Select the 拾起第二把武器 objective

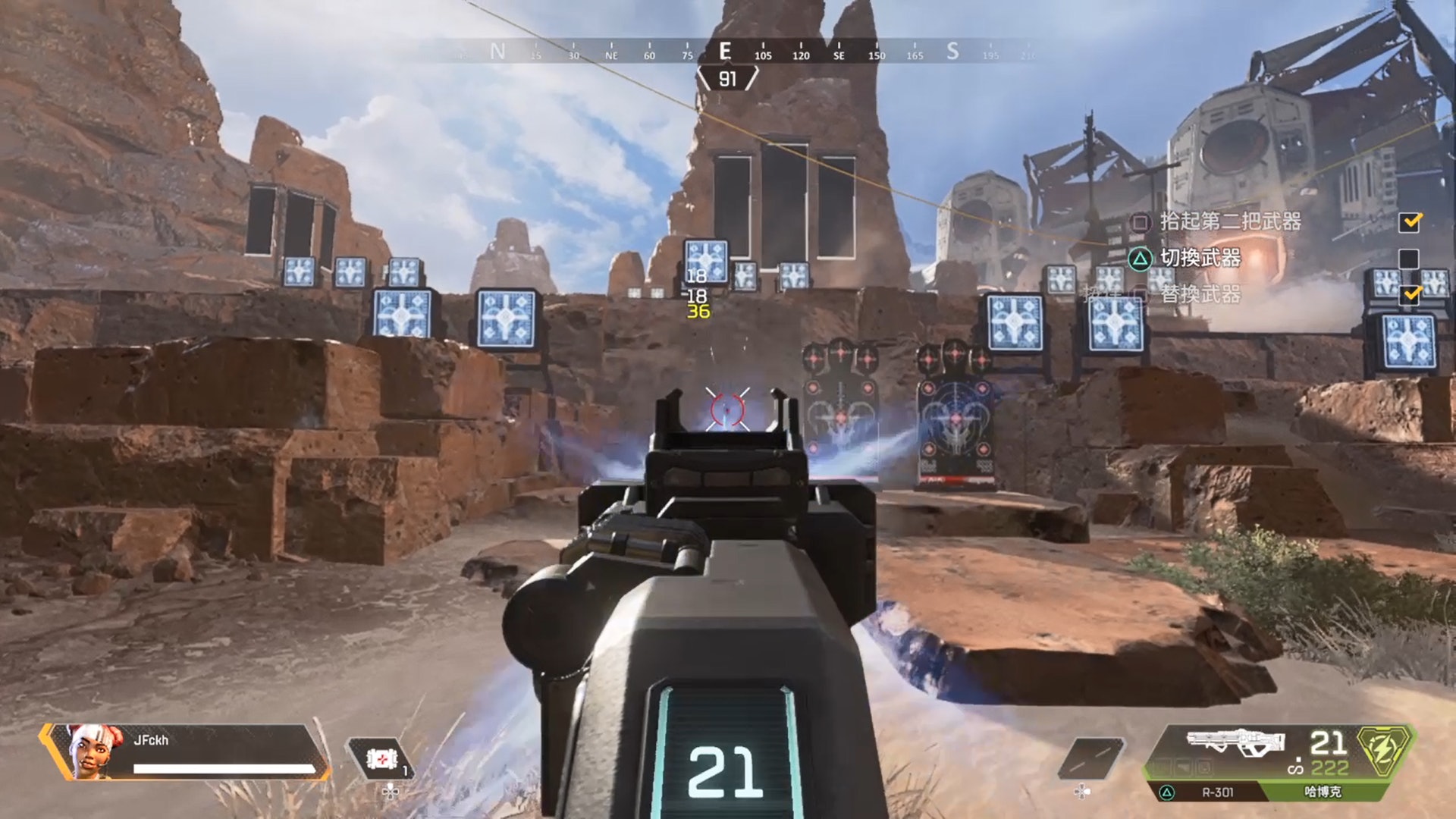coord(1230,221)
